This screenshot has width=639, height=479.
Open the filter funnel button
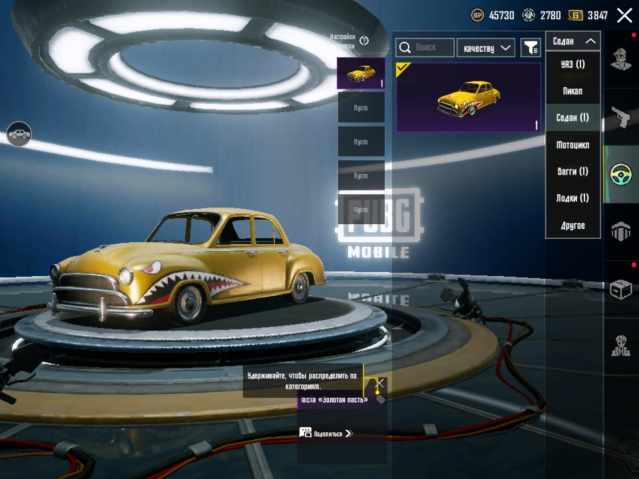(x=530, y=47)
